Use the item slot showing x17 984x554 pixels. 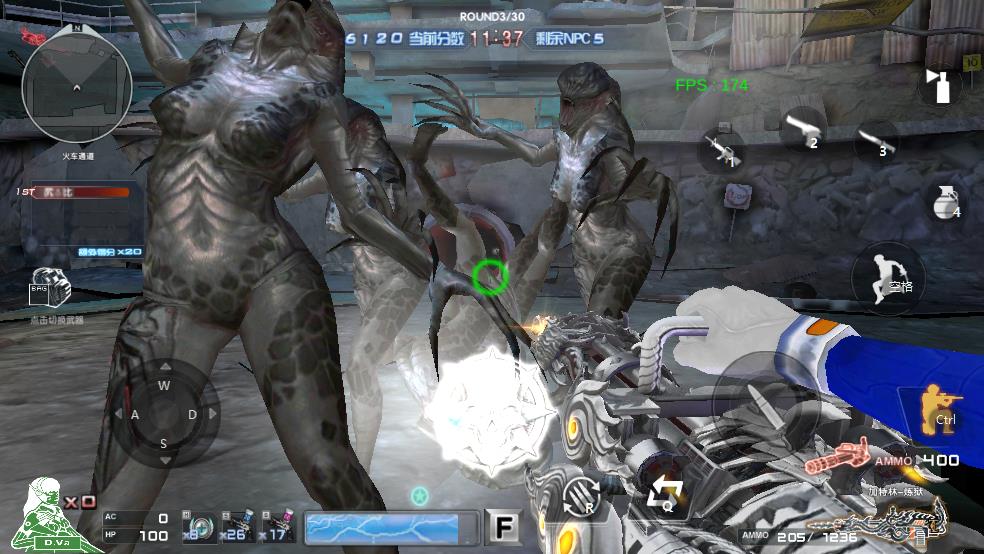tap(277, 527)
